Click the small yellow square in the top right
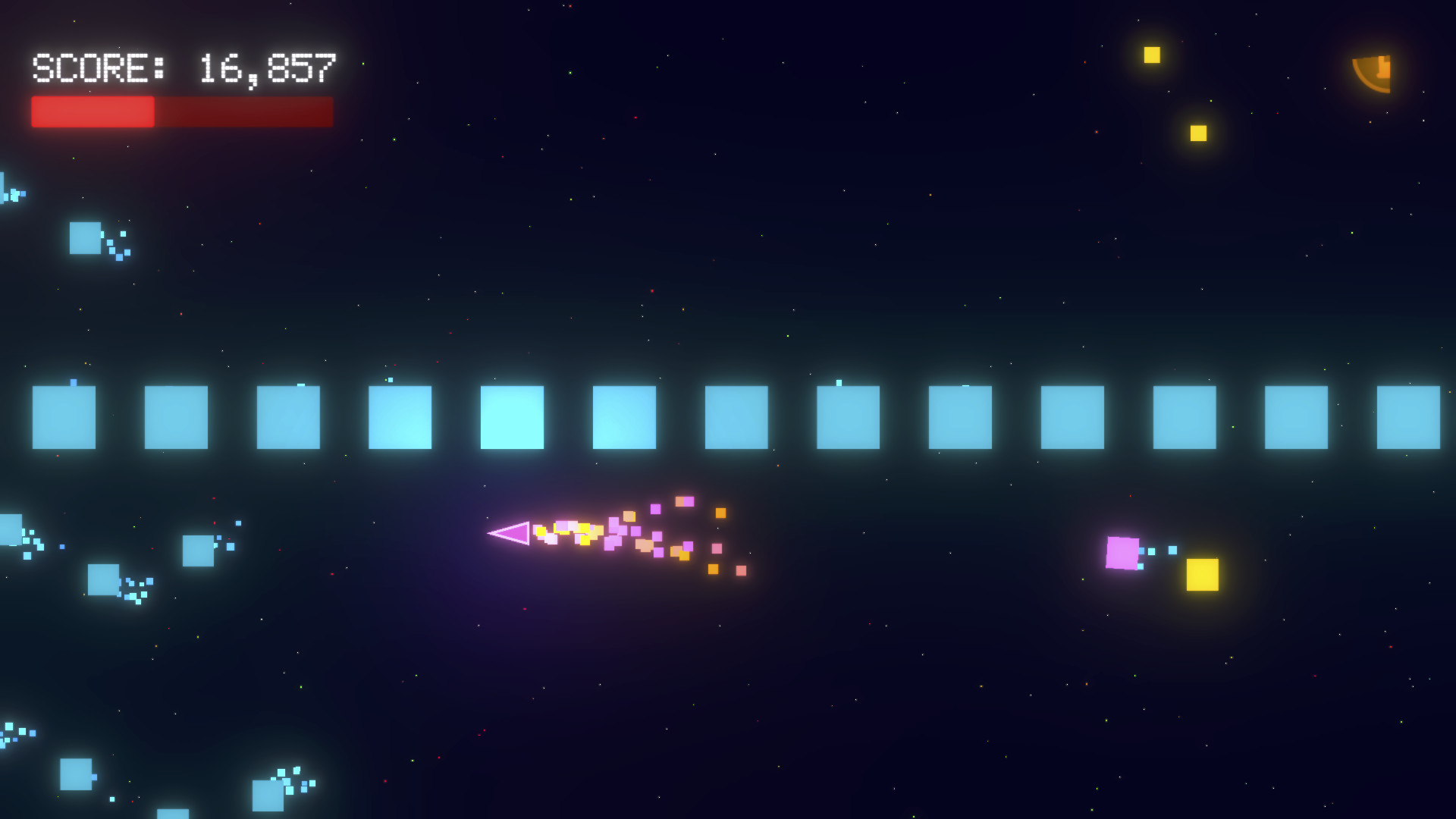Viewport: 1456px width, 819px height. [1151, 53]
